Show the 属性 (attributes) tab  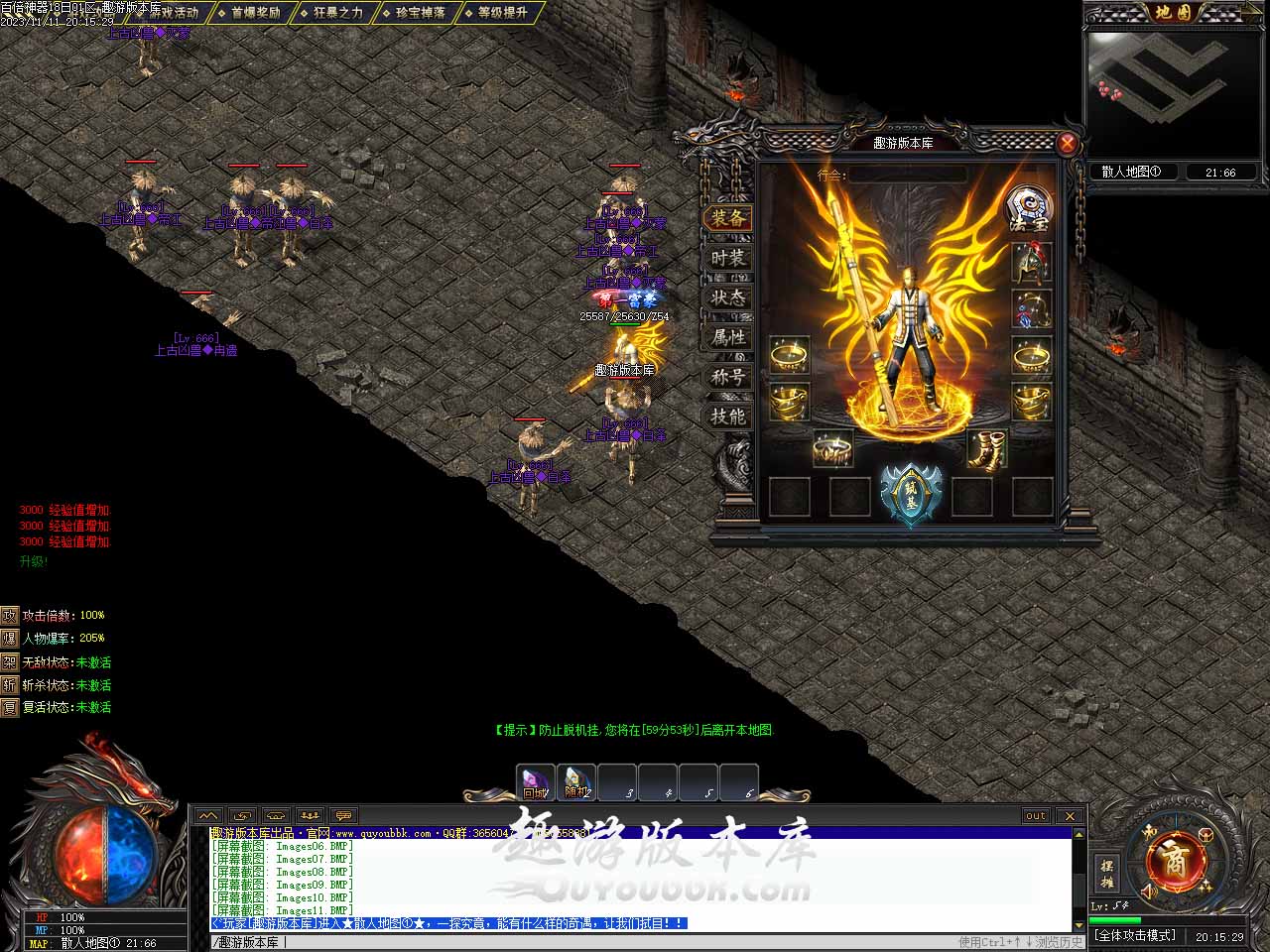[727, 337]
